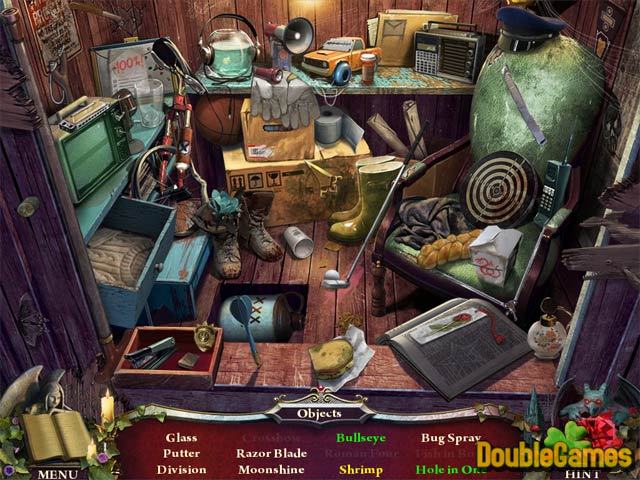Viewport: 640px width, 480px height.
Task: Click the Division list entry
Action: 181,469
